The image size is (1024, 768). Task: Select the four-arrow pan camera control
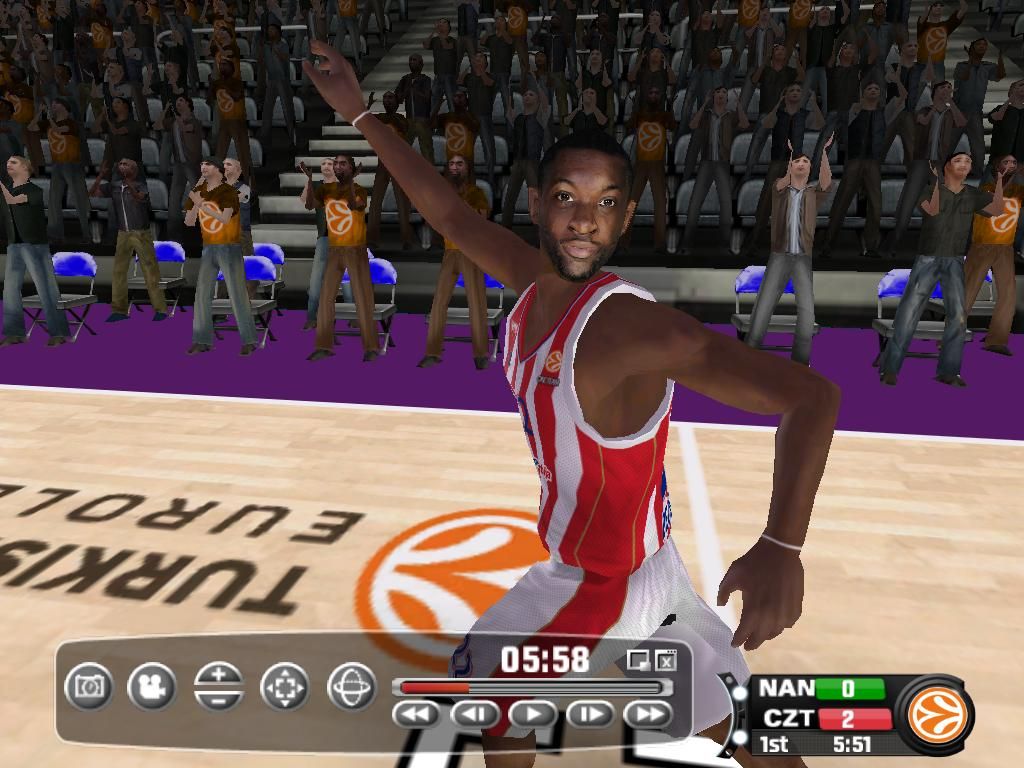(x=285, y=687)
